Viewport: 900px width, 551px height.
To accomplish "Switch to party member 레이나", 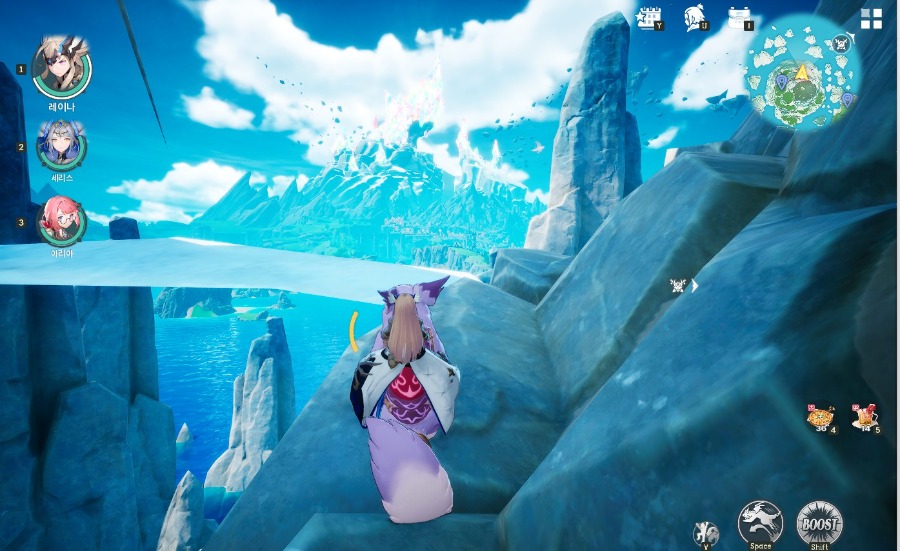I will (62, 67).
